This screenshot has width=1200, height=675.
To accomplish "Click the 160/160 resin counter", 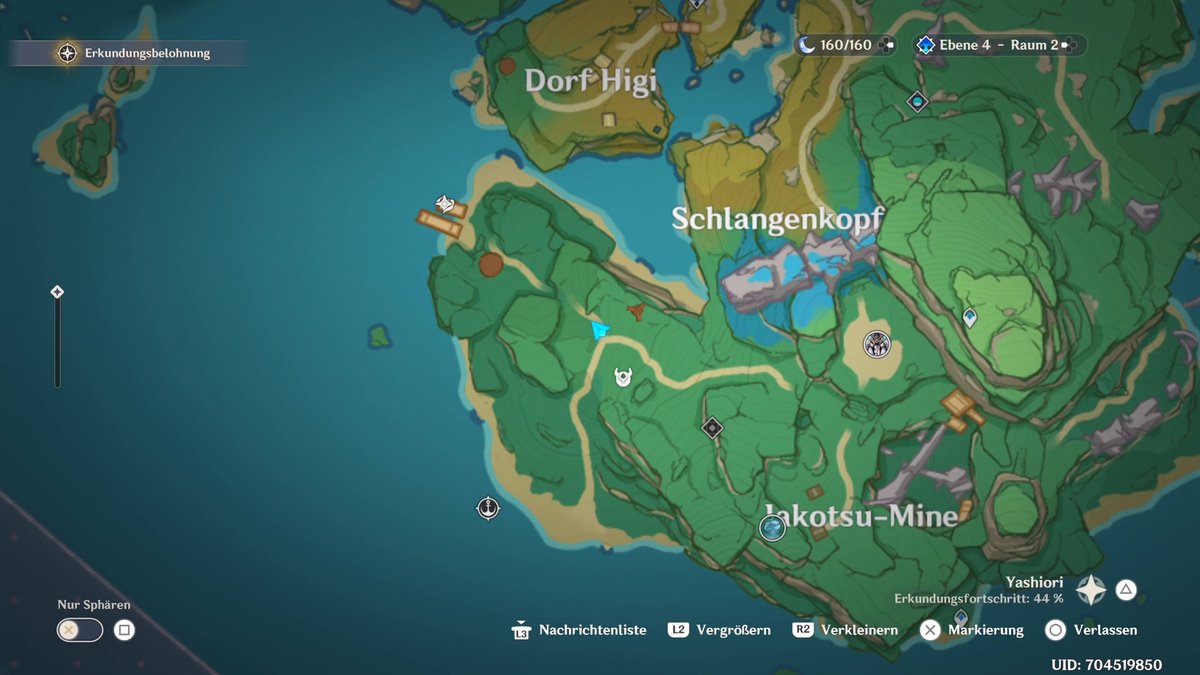I will pos(834,45).
